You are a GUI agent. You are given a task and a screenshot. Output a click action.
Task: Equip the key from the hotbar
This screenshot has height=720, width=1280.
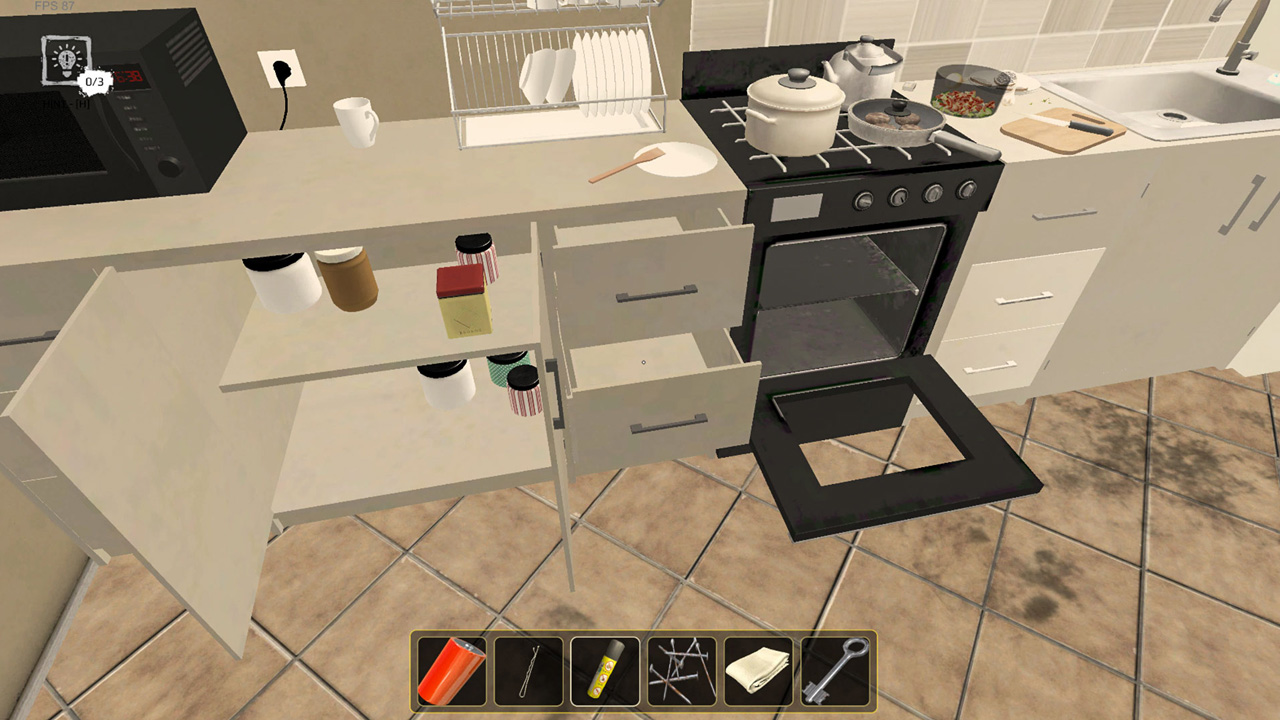click(x=835, y=668)
